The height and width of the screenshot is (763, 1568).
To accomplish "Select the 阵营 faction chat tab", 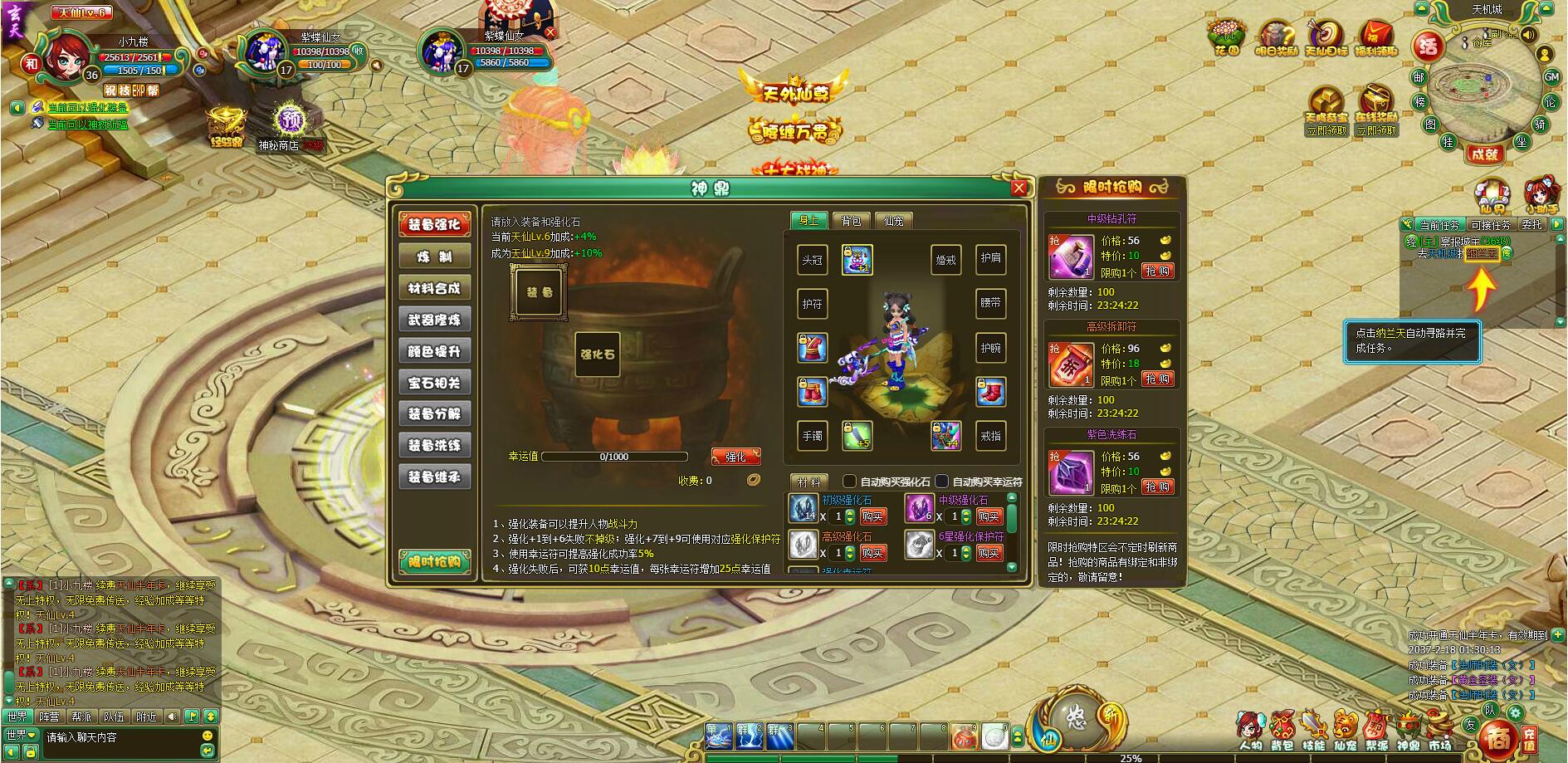I will (x=49, y=717).
